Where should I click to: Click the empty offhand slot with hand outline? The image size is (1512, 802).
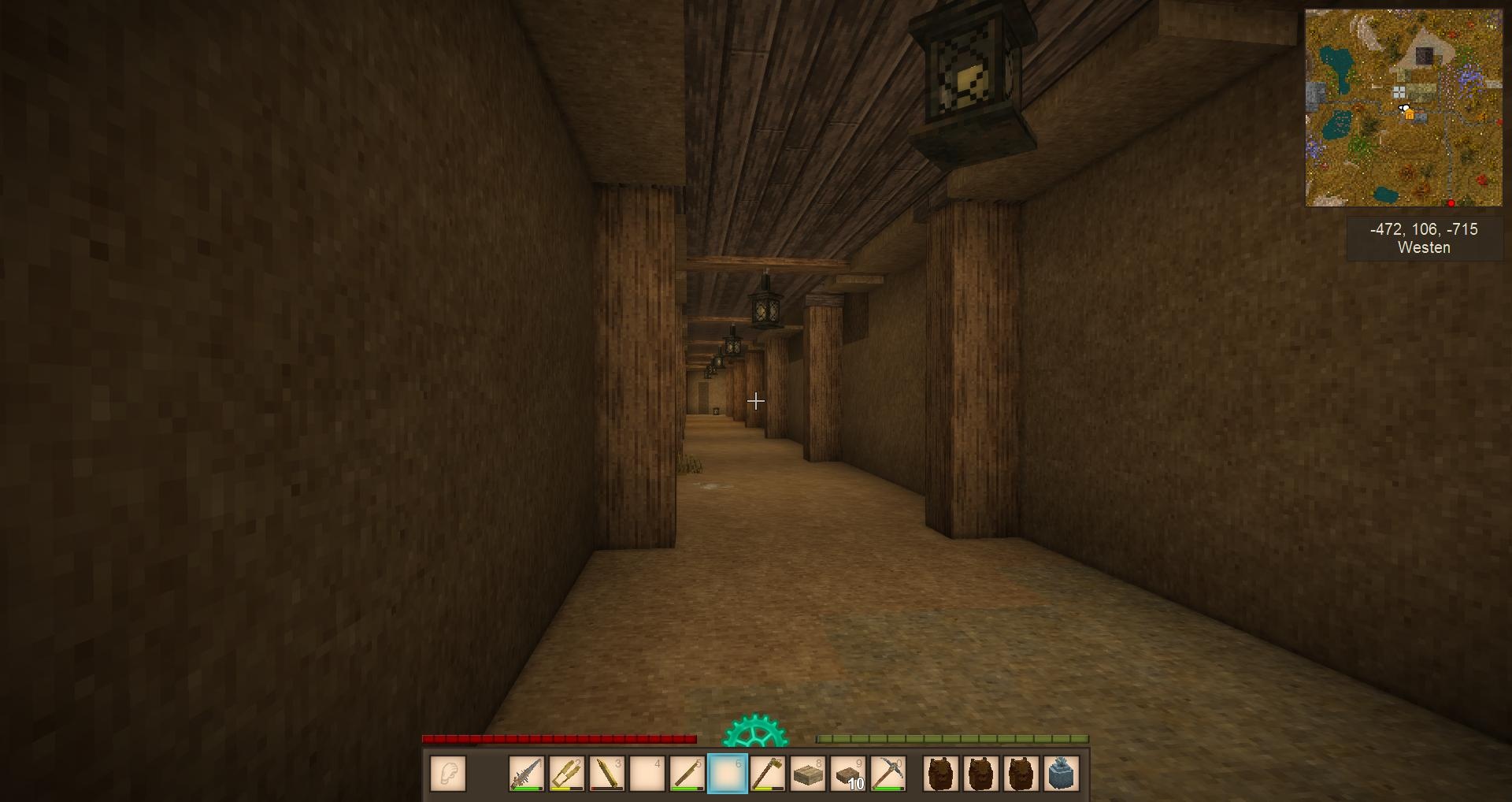pos(448,774)
